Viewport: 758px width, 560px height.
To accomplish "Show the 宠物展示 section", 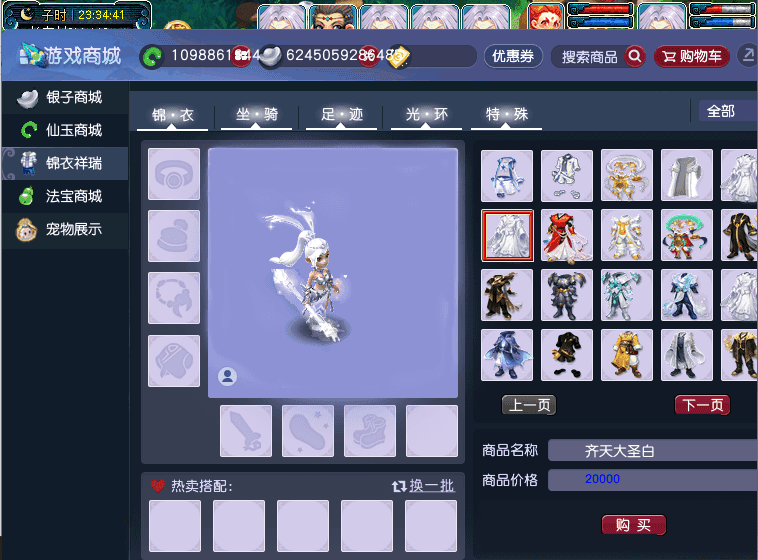I will click(65, 229).
